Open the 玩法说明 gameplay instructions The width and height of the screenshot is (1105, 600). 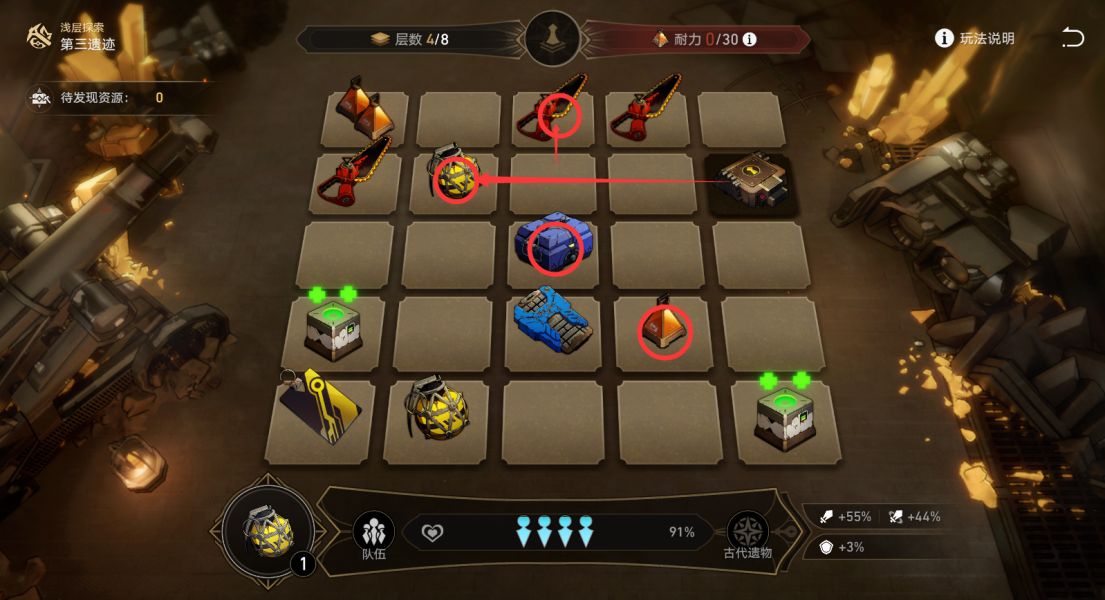974,38
